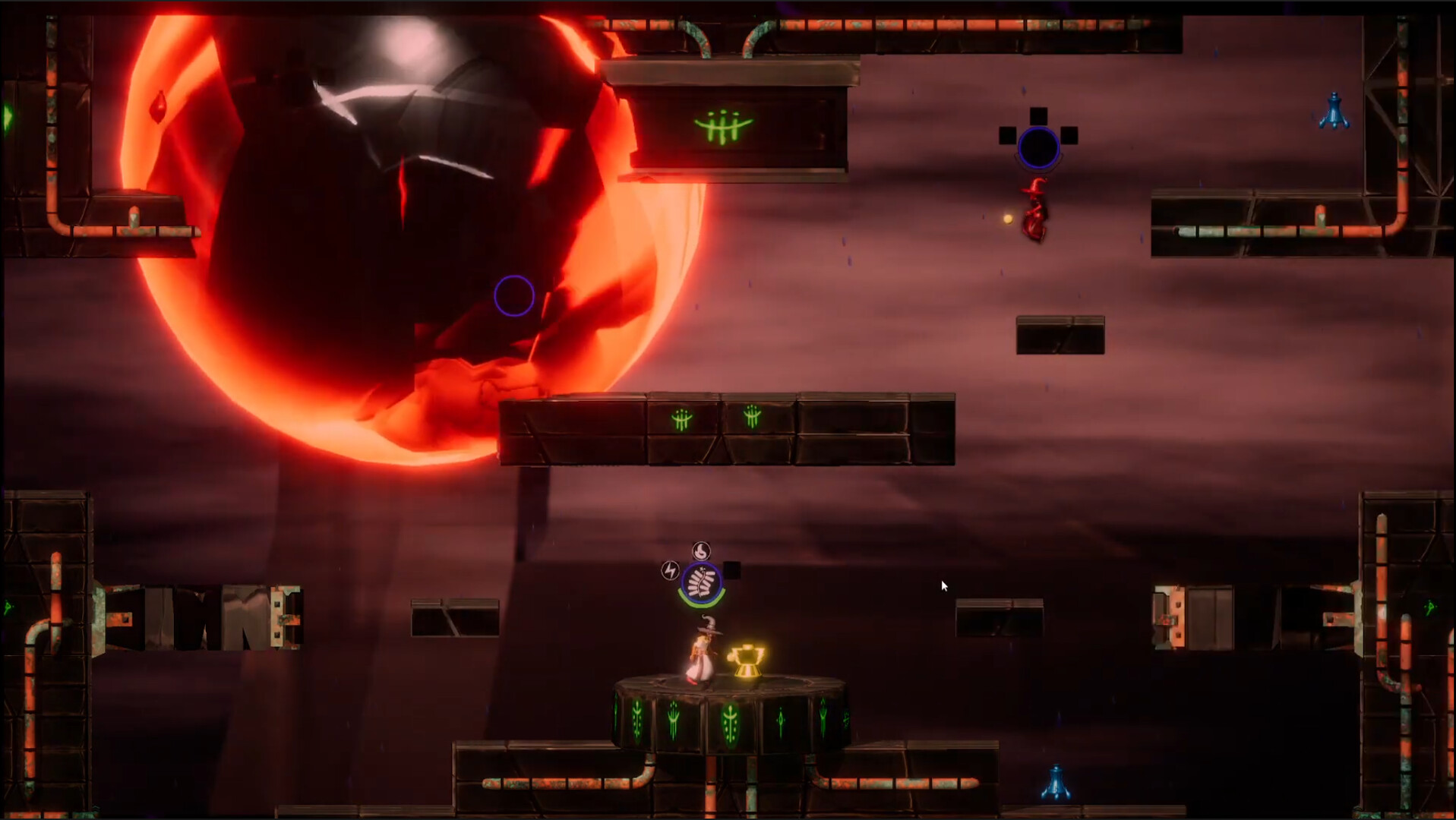Image resolution: width=1456 pixels, height=820 pixels.
Task: Click the small floating platform below the red wizard
Action: pos(1059,334)
